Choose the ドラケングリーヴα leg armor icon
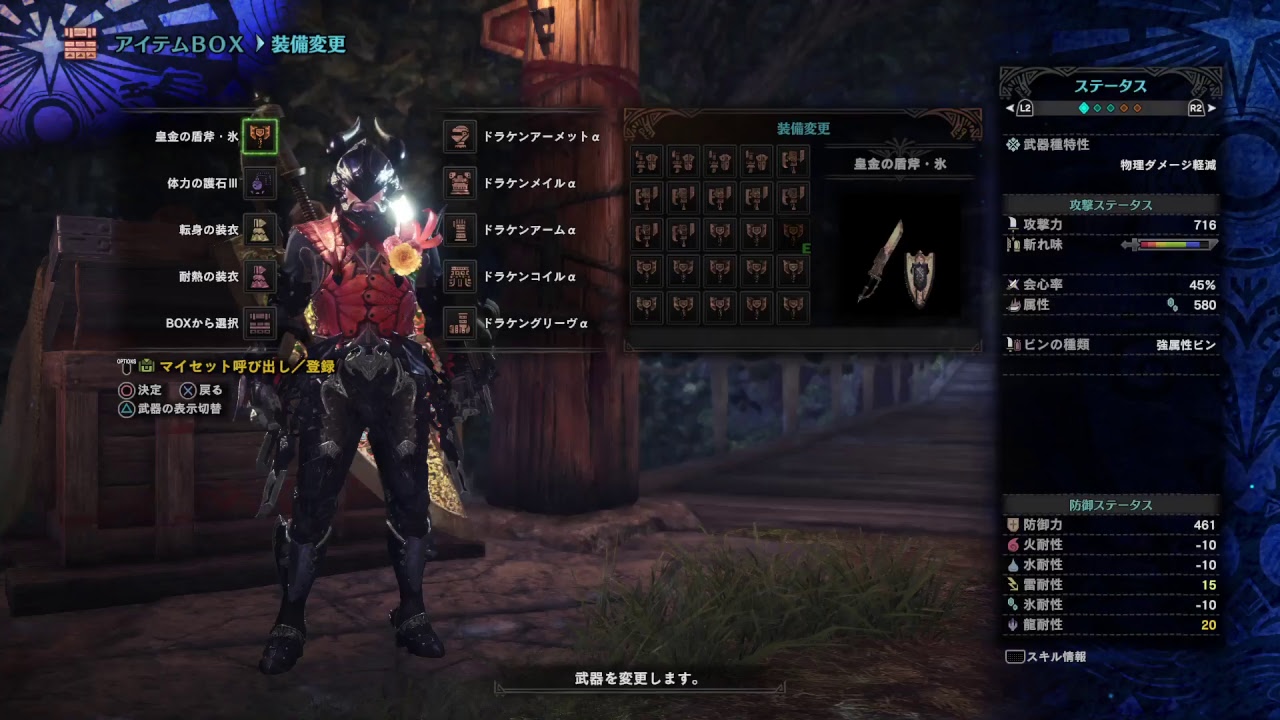The width and height of the screenshot is (1280, 720). coord(458,322)
